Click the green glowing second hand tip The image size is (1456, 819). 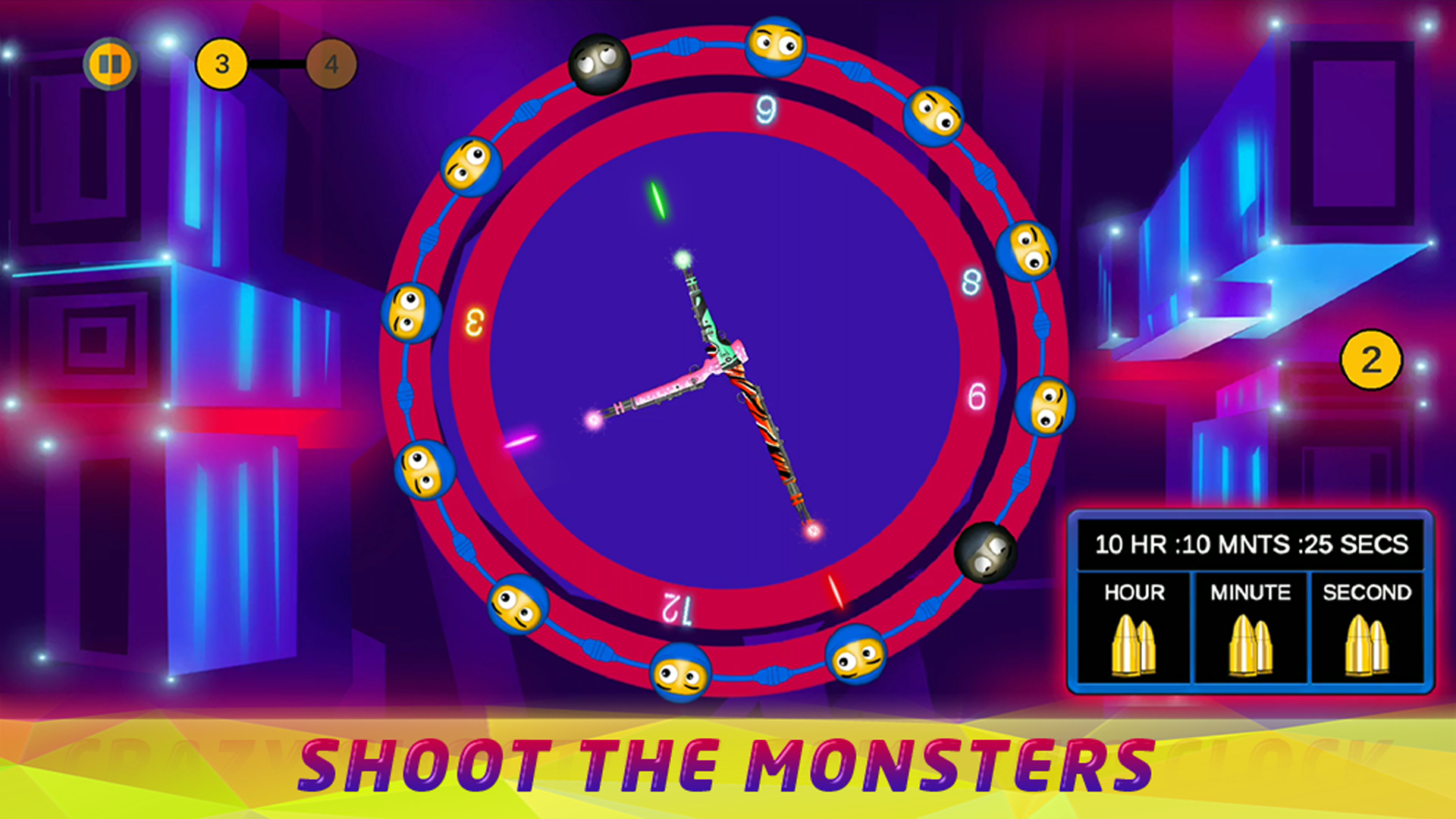(660, 201)
